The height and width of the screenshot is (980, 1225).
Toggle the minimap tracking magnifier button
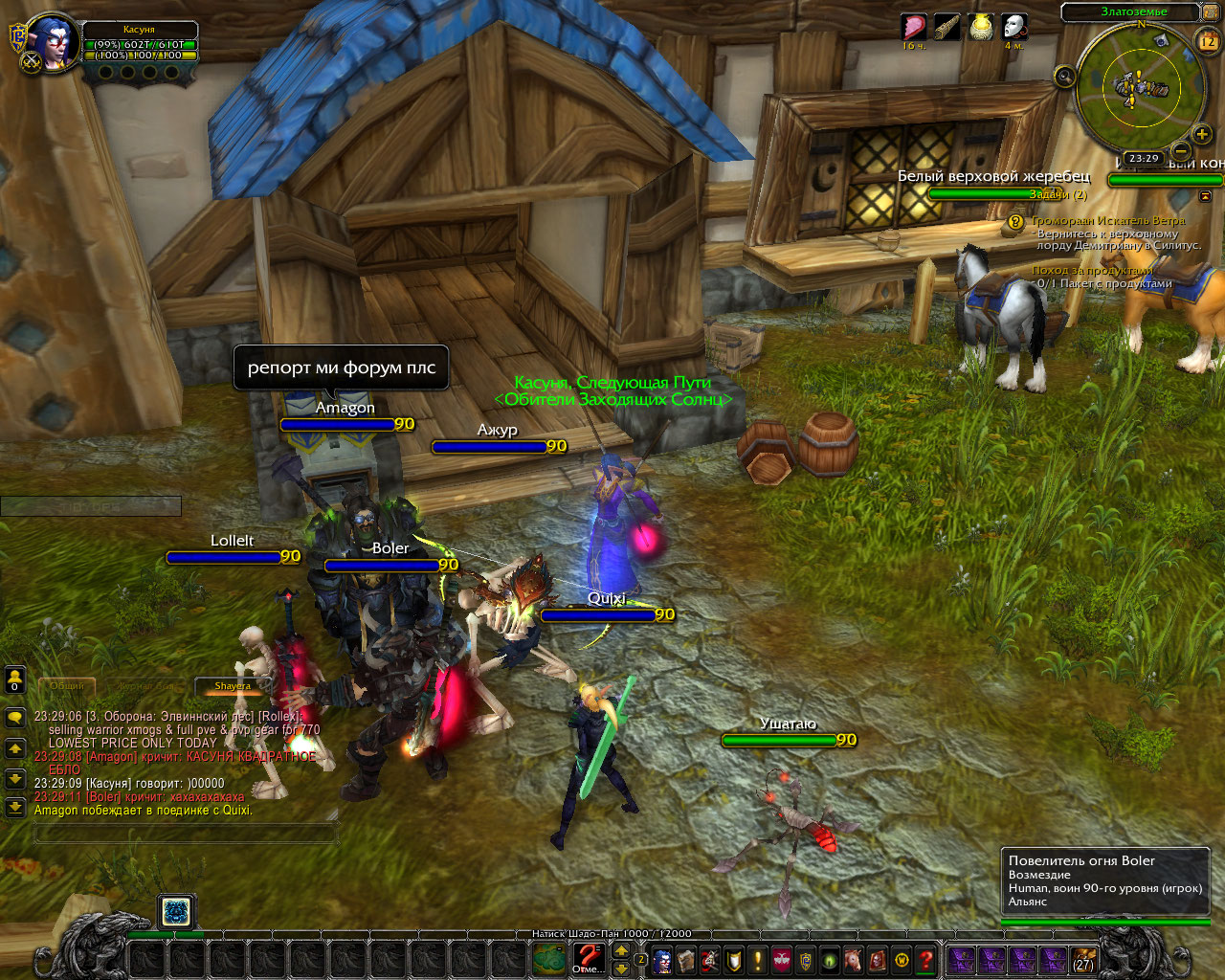click(1064, 77)
